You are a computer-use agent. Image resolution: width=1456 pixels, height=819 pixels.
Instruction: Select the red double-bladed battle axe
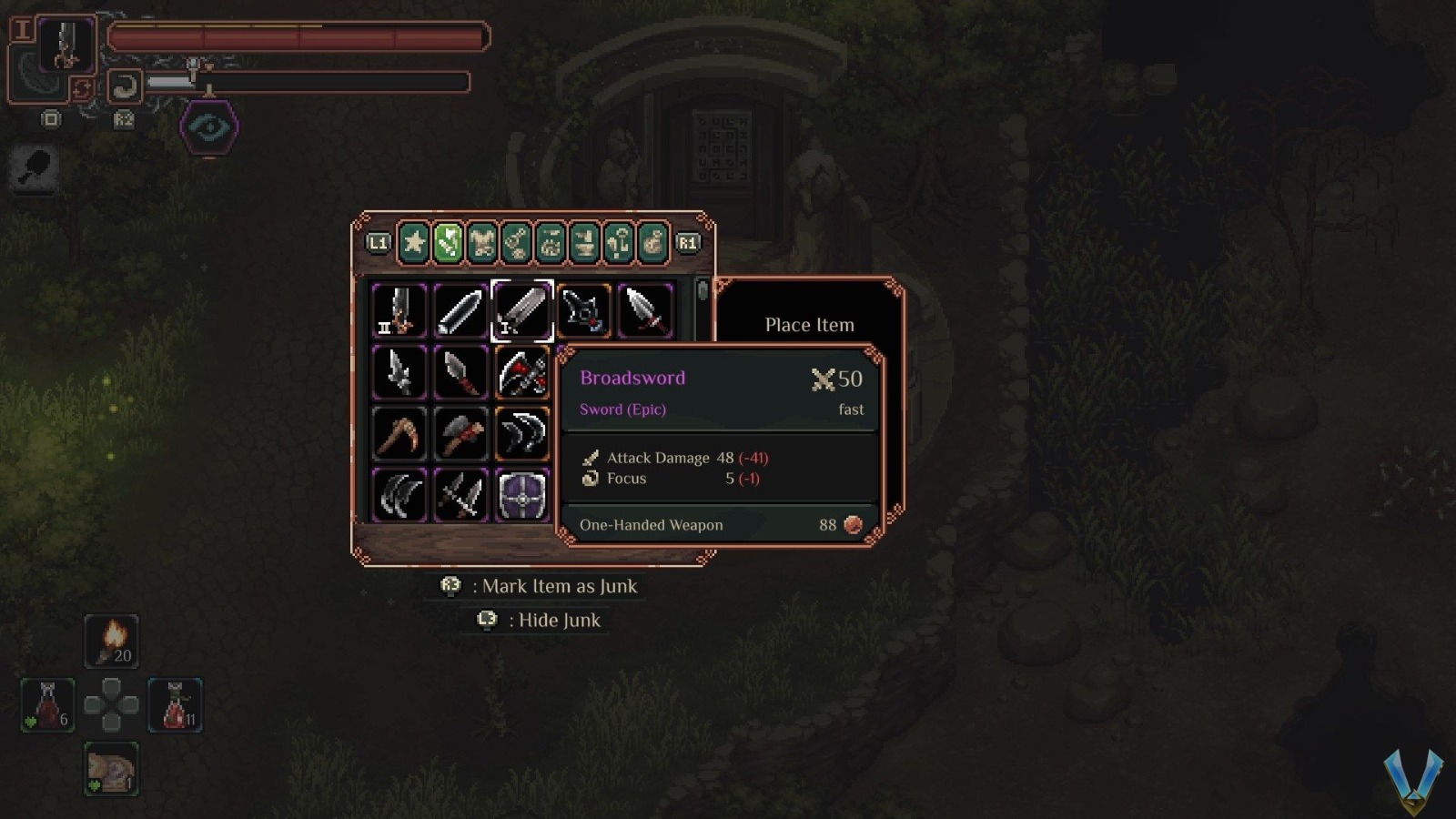click(x=521, y=372)
